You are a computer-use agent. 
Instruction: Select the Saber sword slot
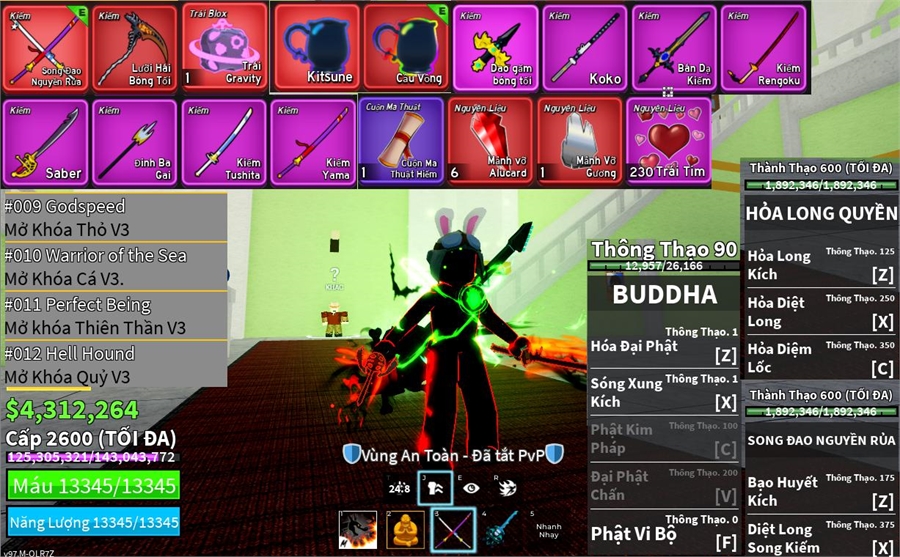[45, 141]
